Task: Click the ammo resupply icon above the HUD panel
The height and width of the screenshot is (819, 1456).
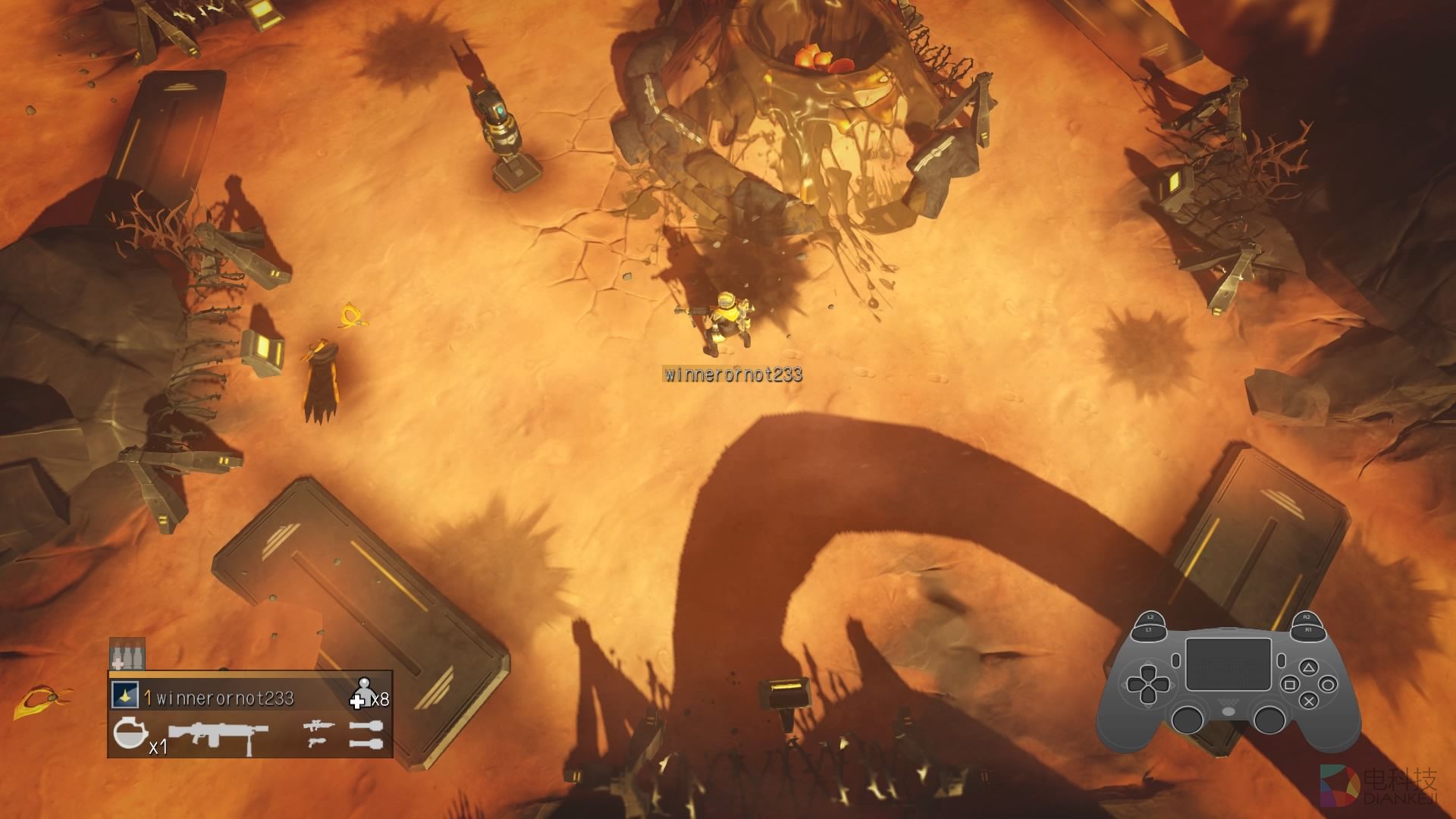Action: click(127, 654)
